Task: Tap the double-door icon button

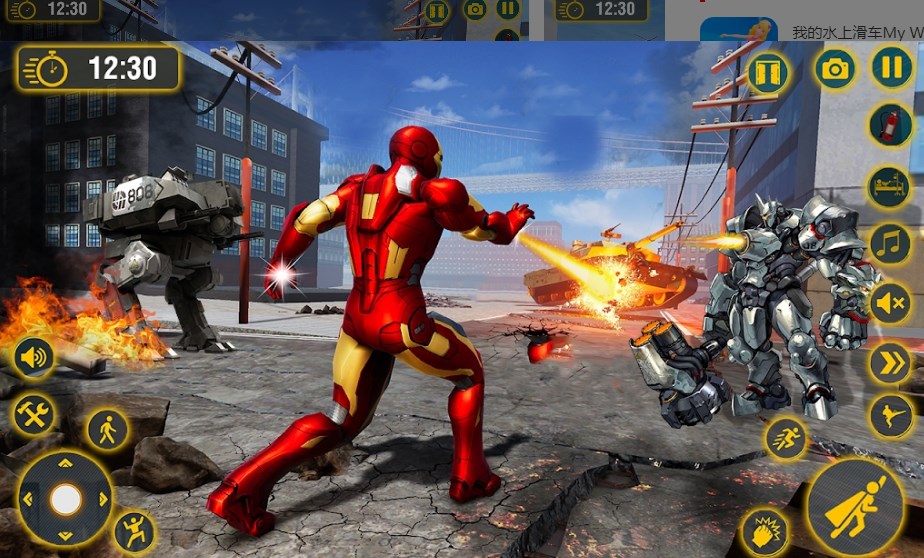Action: (768, 73)
